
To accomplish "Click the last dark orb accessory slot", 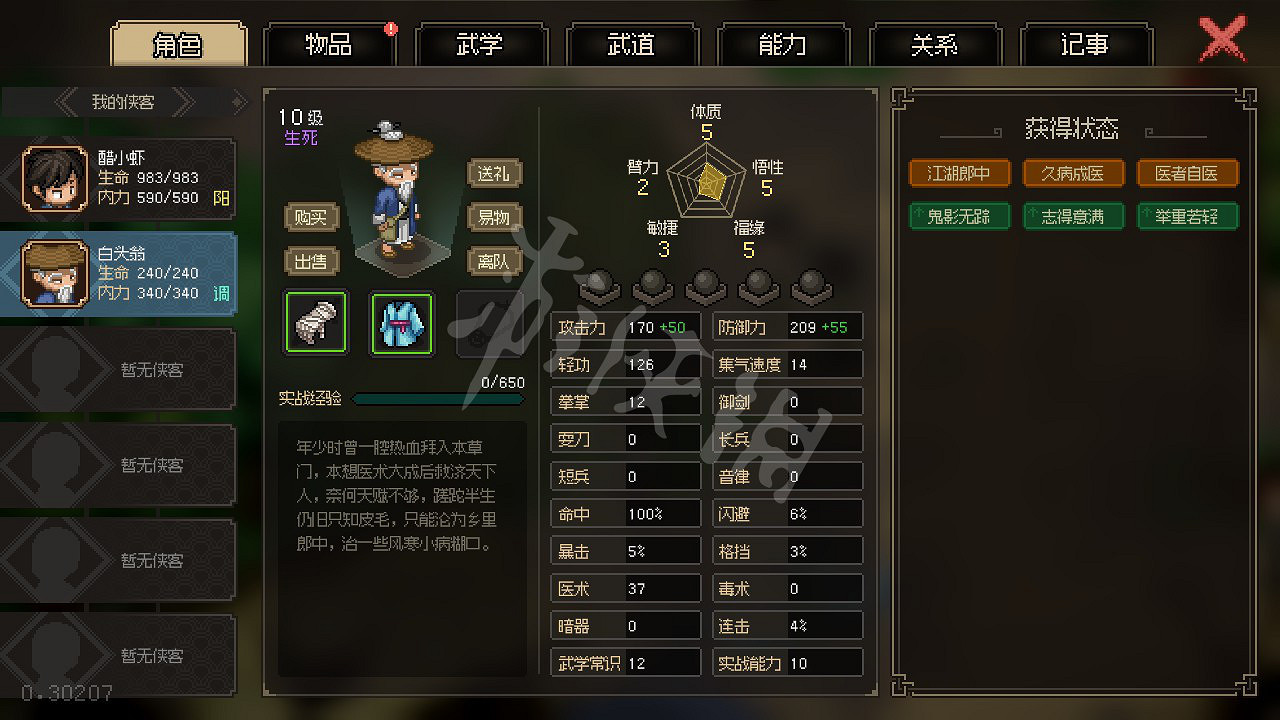I will (x=812, y=285).
